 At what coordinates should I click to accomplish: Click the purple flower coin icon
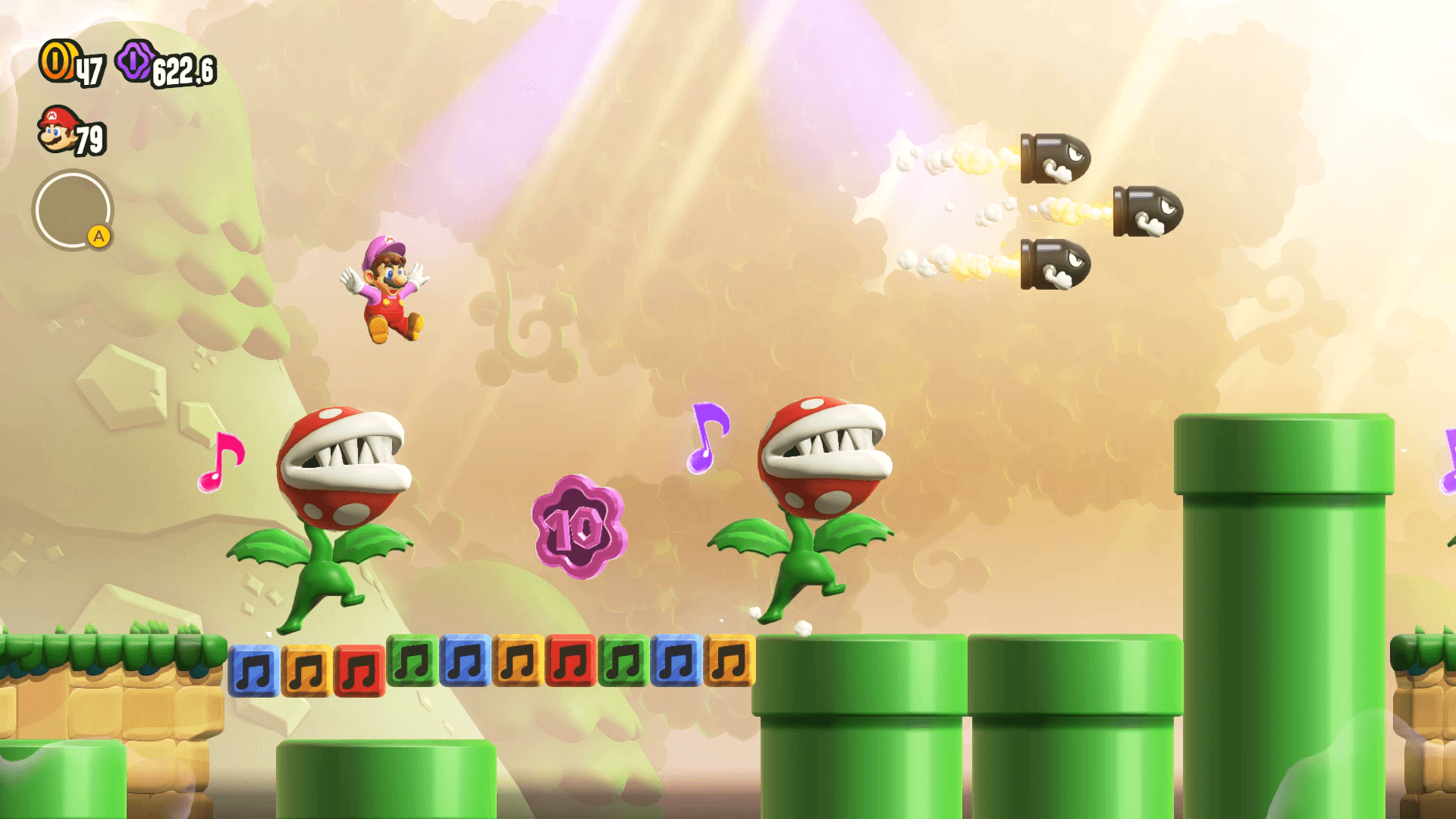136,61
